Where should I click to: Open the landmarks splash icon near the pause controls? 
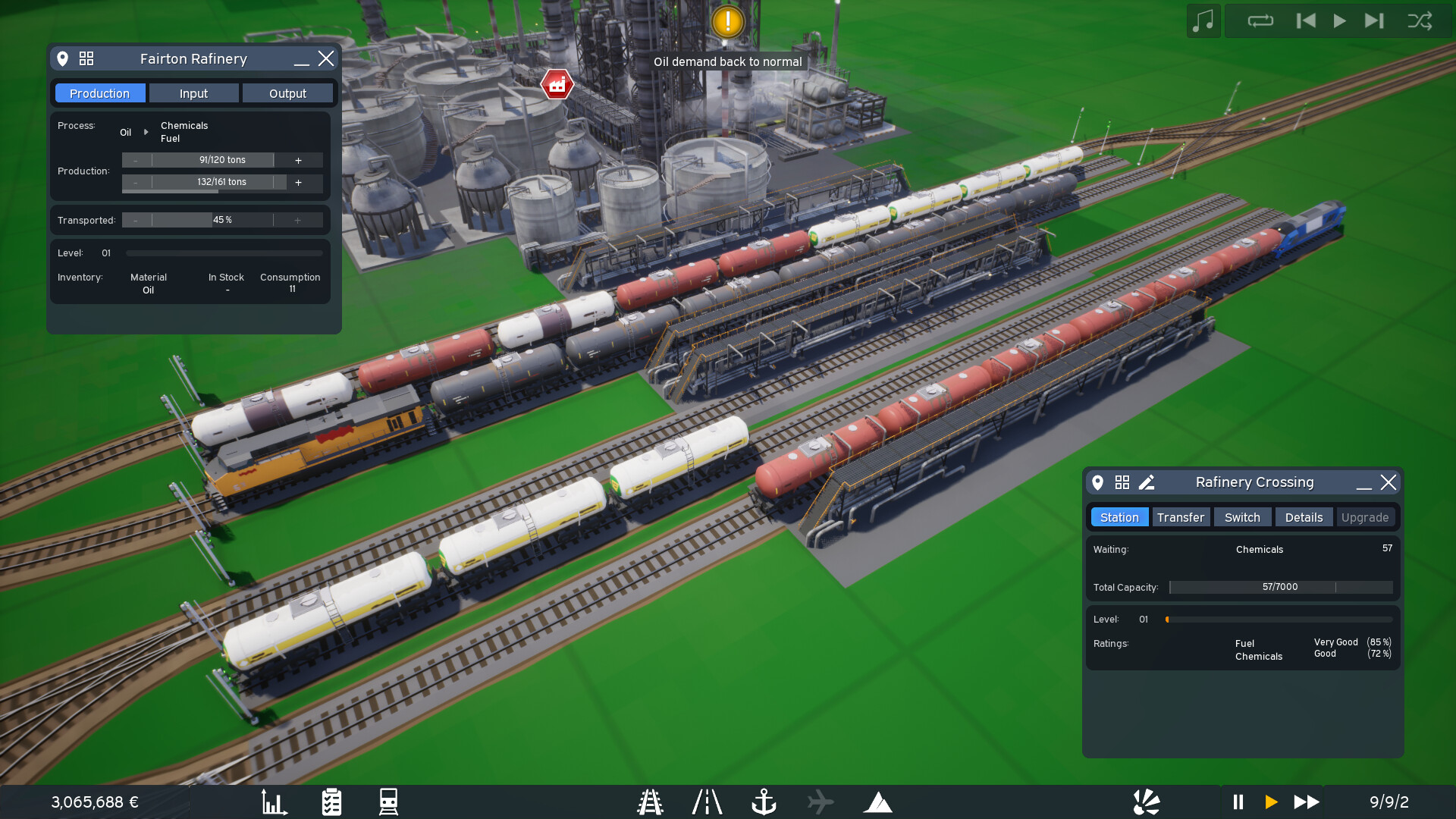click(x=1147, y=802)
